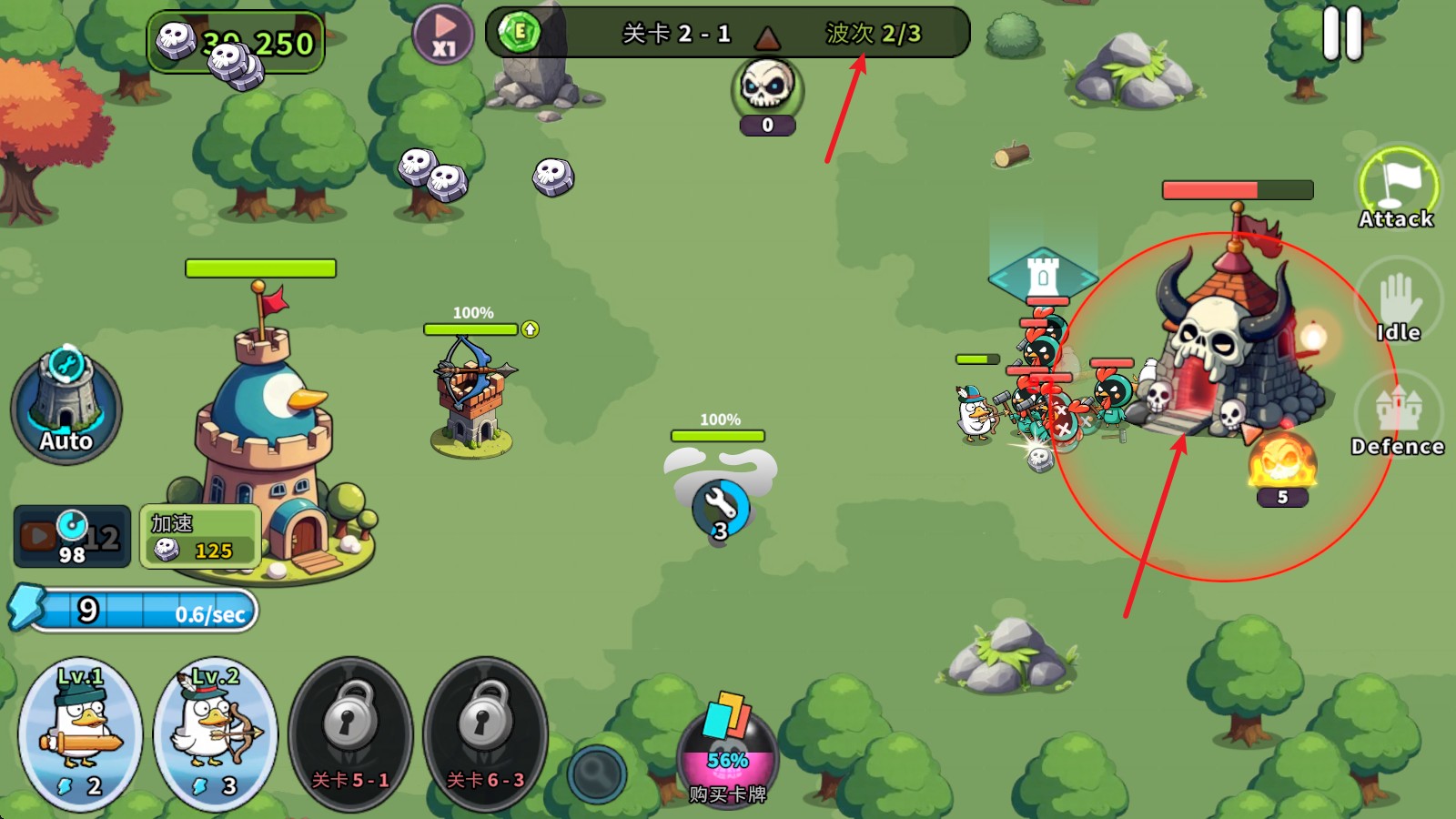
Task: Activate the flaming skull skill
Action: 1282,461
